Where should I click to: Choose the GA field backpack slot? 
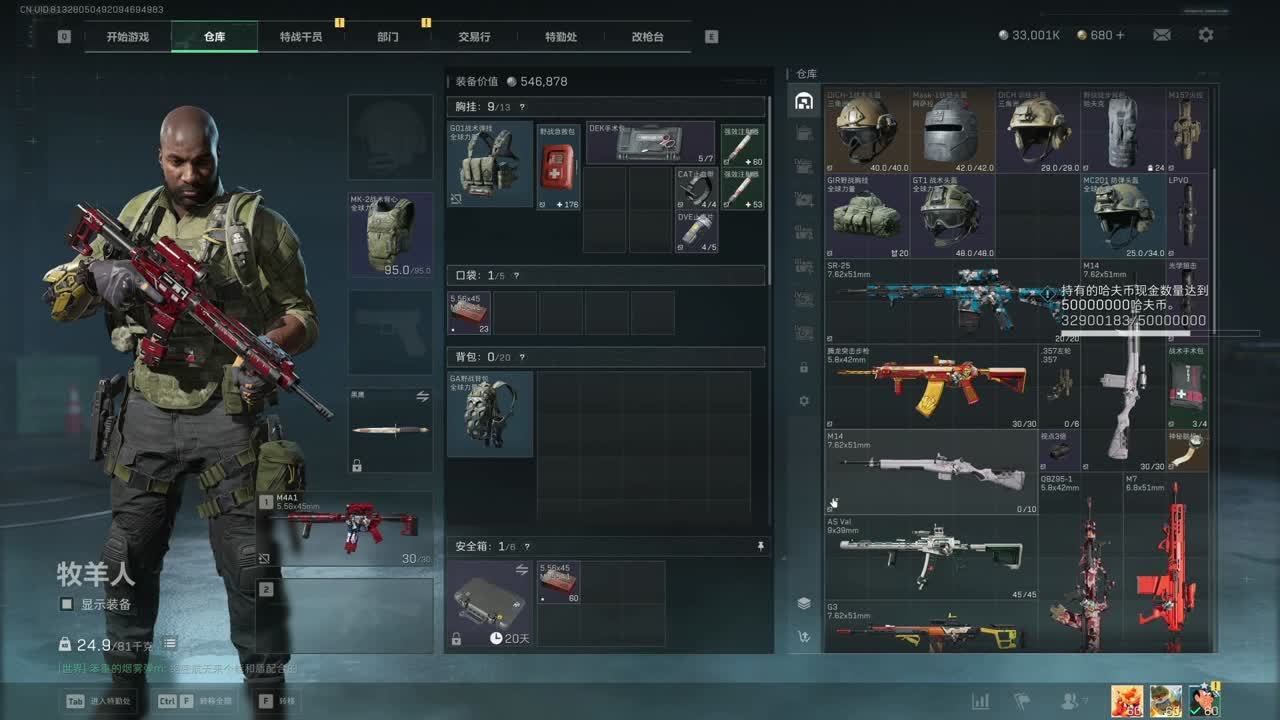click(490, 413)
